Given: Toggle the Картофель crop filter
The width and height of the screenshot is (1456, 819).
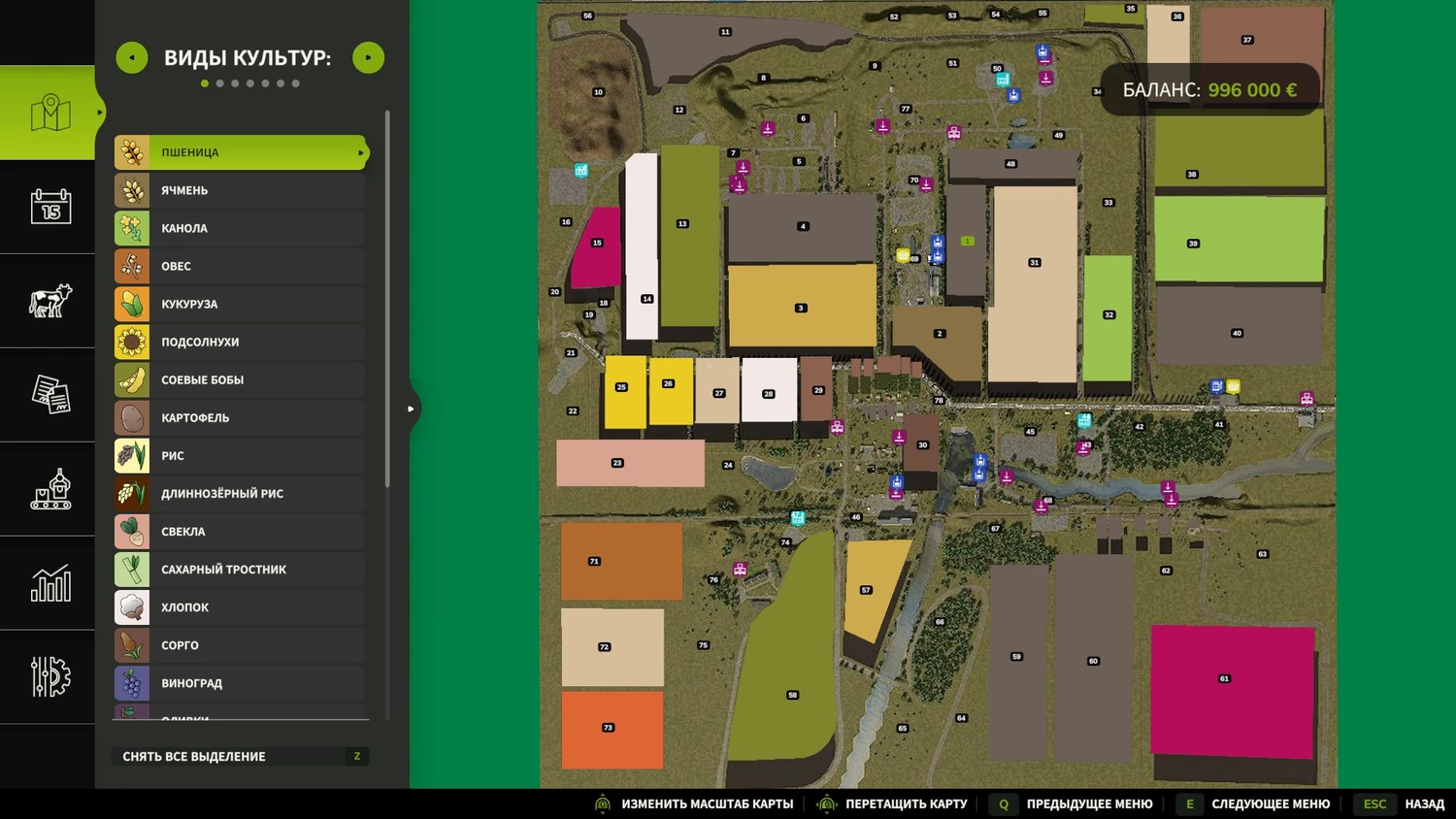Looking at the screenshot, I should [239, 417].
